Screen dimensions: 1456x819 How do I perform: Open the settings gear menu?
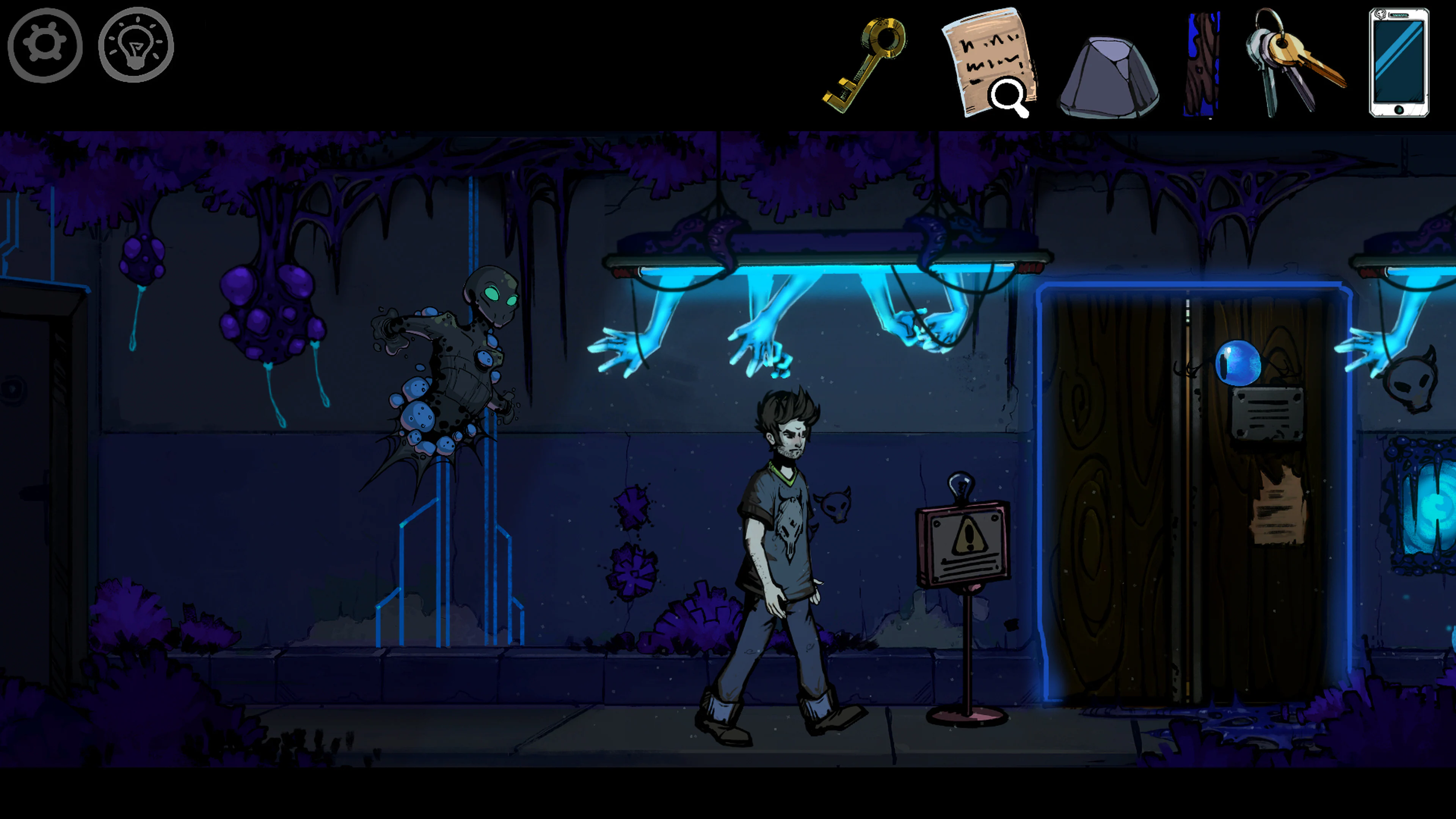[44, 46]
